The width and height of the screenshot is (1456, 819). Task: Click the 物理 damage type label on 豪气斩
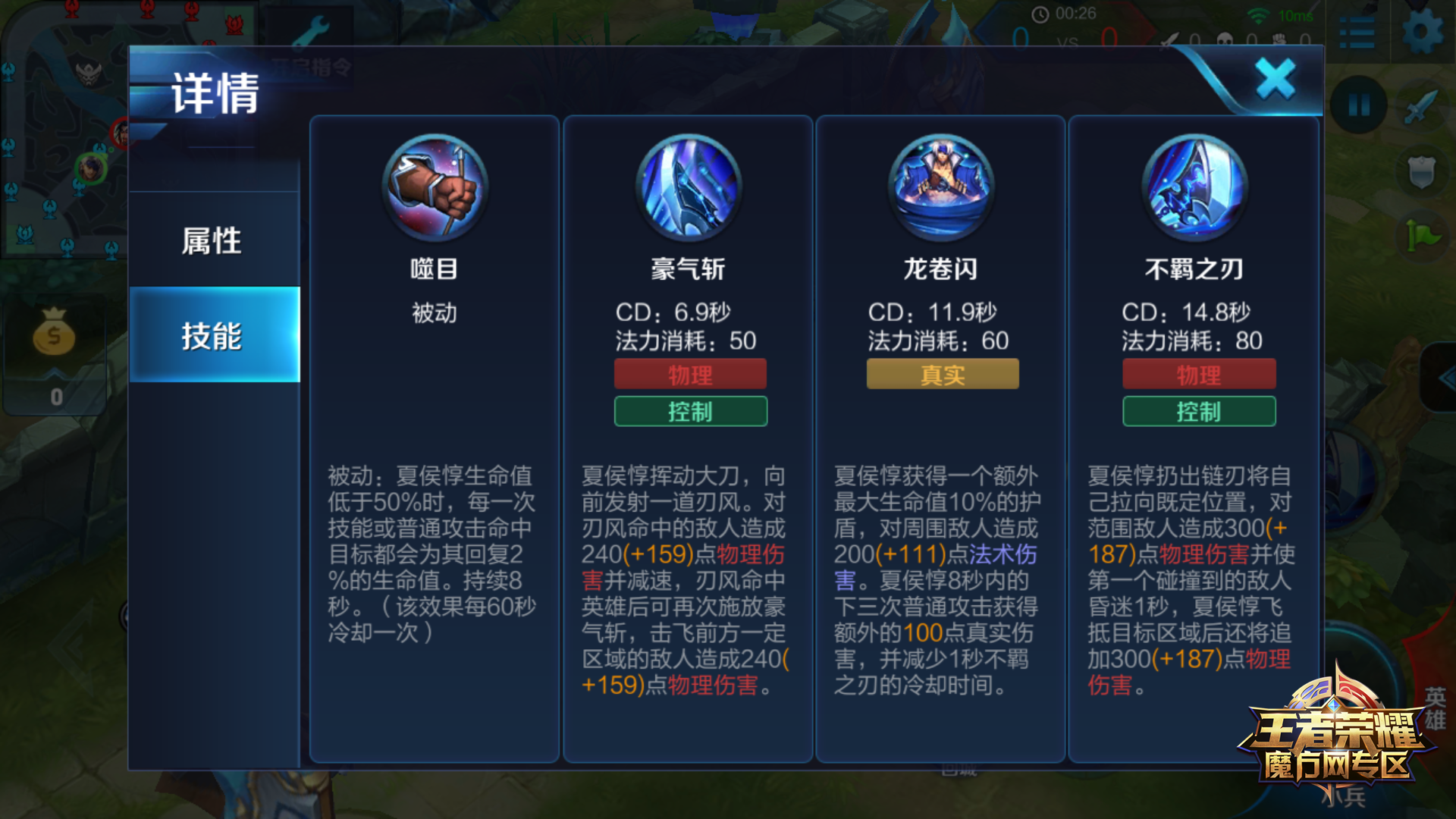tap(690, 374)
